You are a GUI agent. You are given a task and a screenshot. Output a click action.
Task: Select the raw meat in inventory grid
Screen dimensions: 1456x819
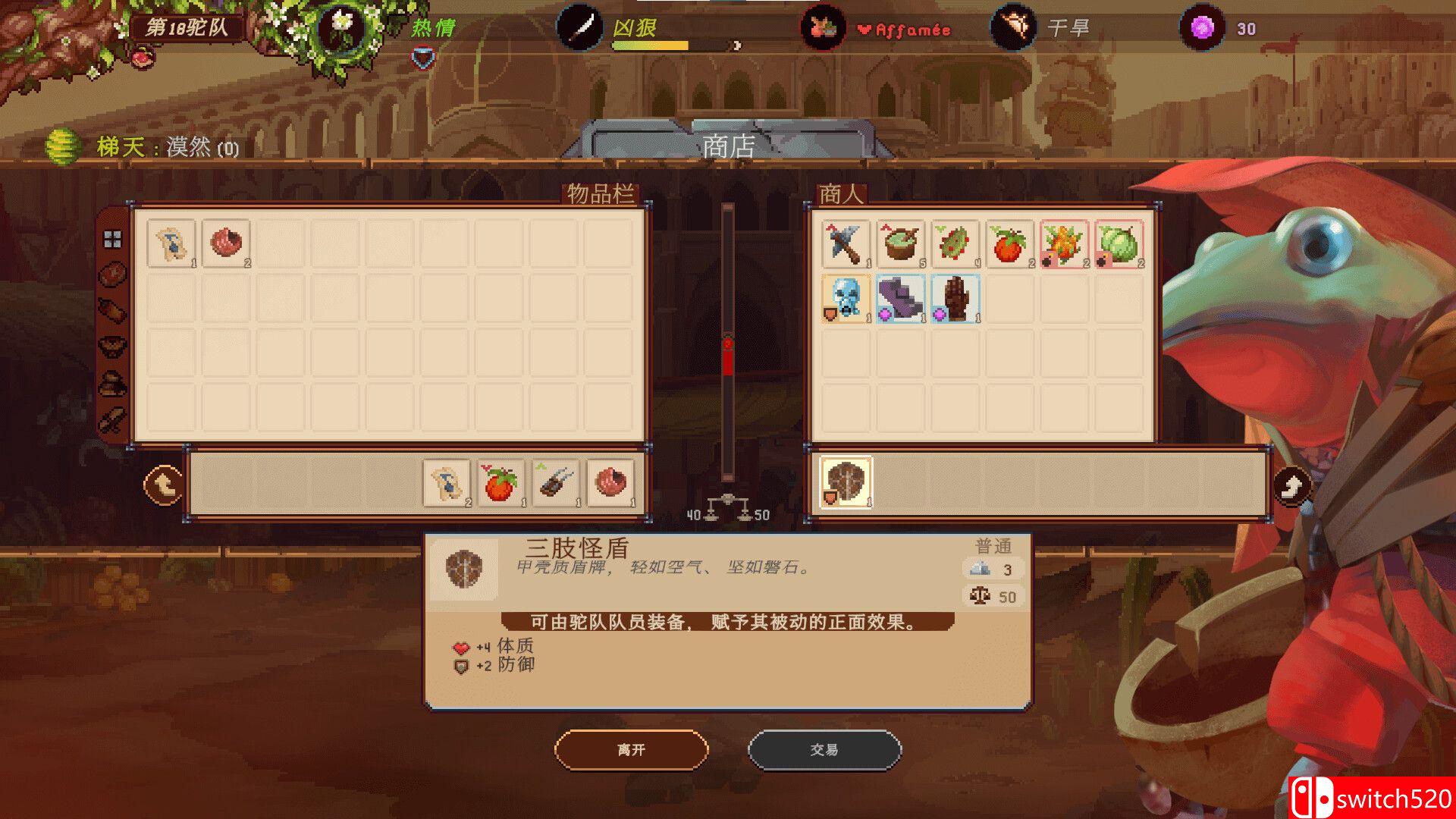point(226,244)
